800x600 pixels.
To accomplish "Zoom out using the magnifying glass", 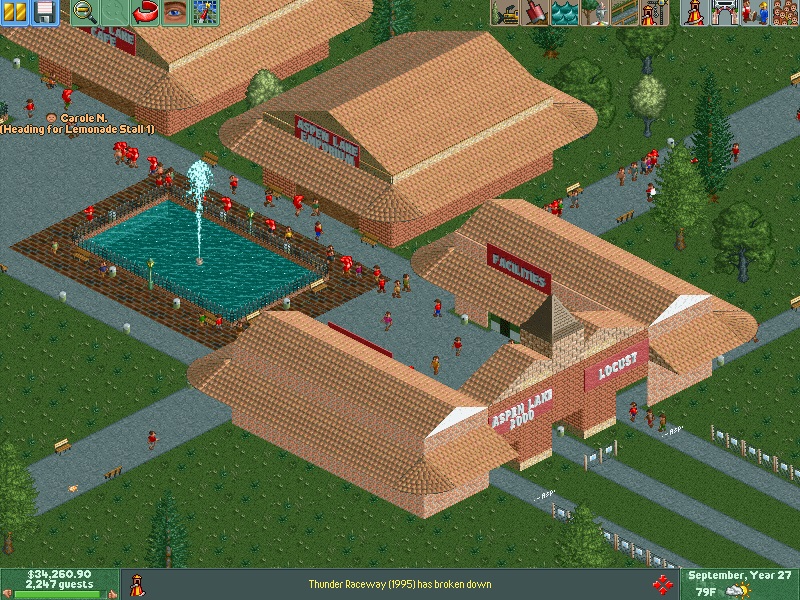I will 84,12.
